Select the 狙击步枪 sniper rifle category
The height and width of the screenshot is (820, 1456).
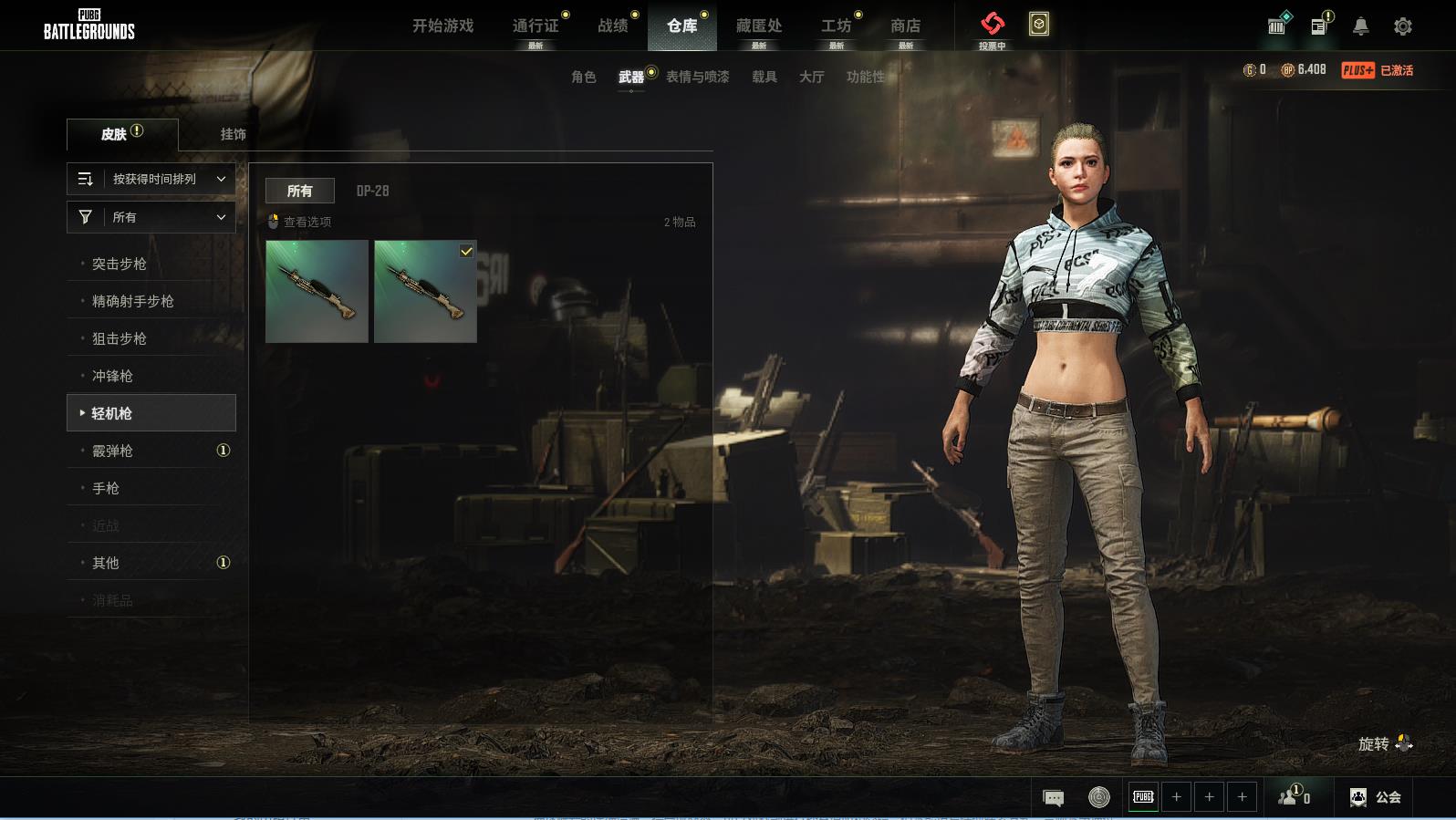click(x=120, y=338)
